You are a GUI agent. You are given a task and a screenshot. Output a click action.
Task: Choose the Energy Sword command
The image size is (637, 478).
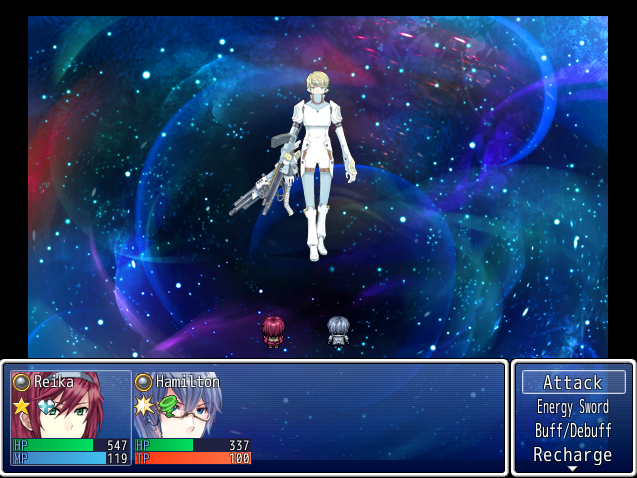tap(573, 407)
